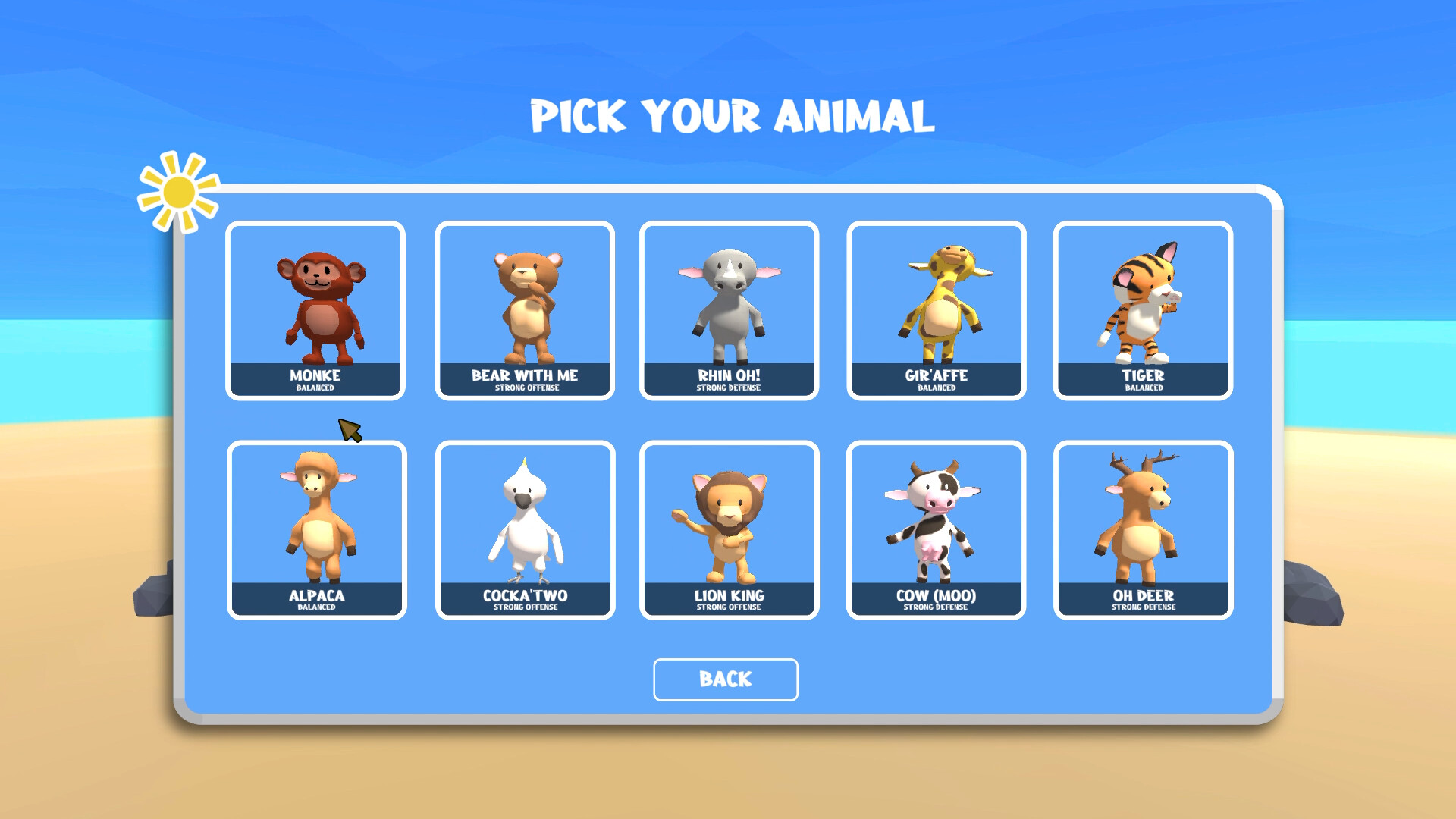Click the Balanced label under Alpaca
This screenshot has height=819, width=1456.
(315, 607)
